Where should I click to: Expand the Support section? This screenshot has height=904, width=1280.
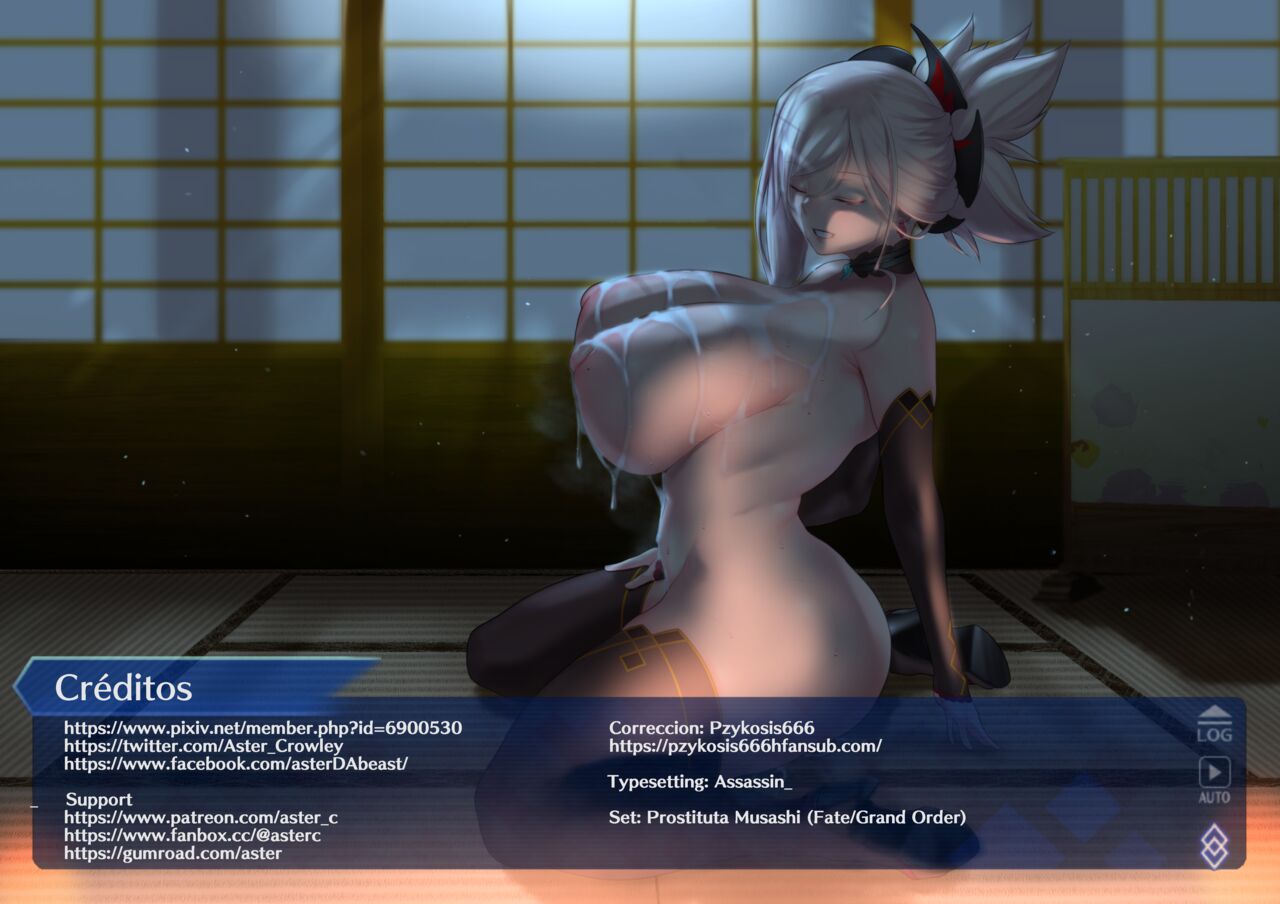[98, 800]
